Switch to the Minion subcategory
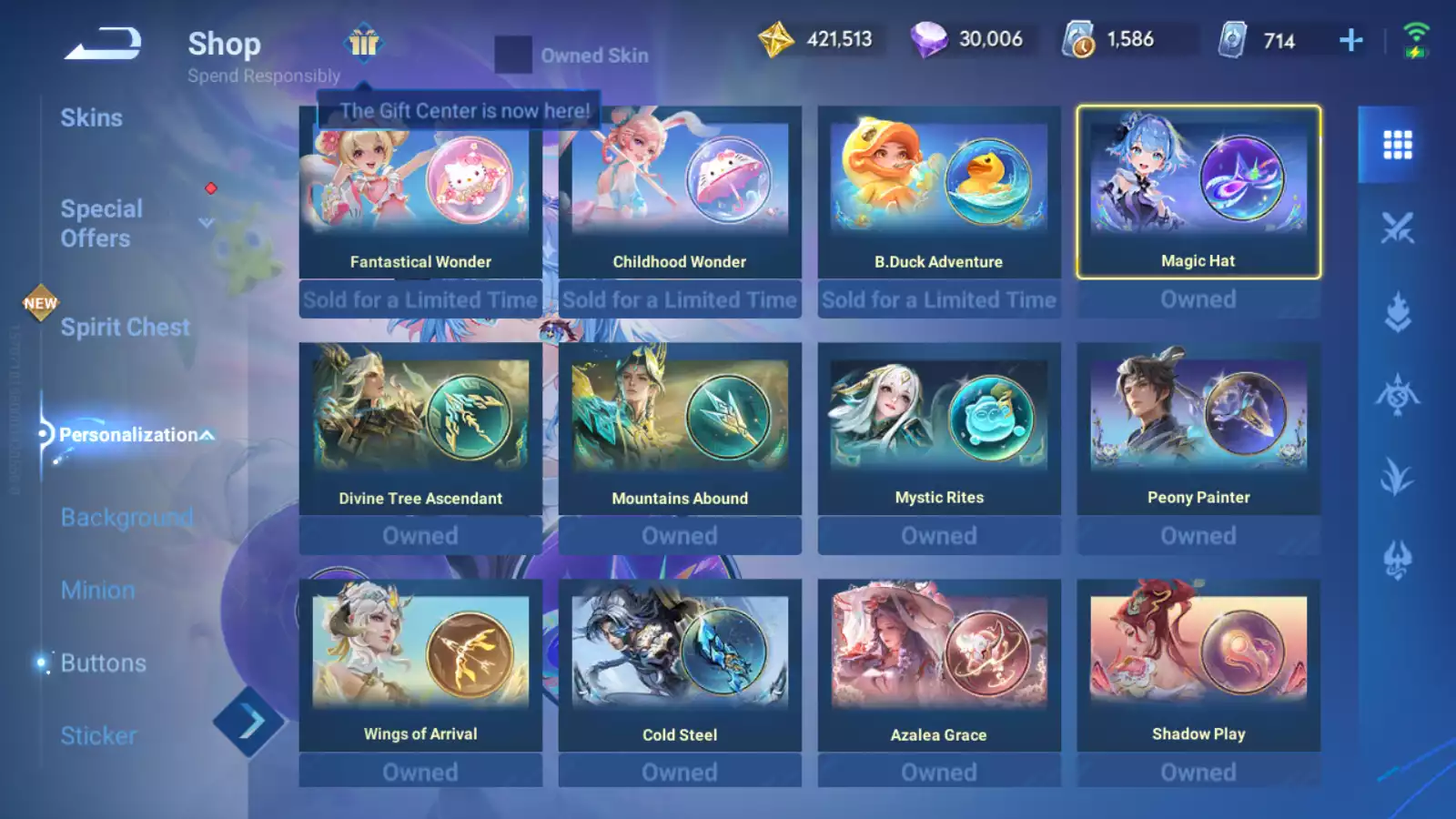Image resolution: width=1456 pixels, height=819 pixels. (98, 591)
